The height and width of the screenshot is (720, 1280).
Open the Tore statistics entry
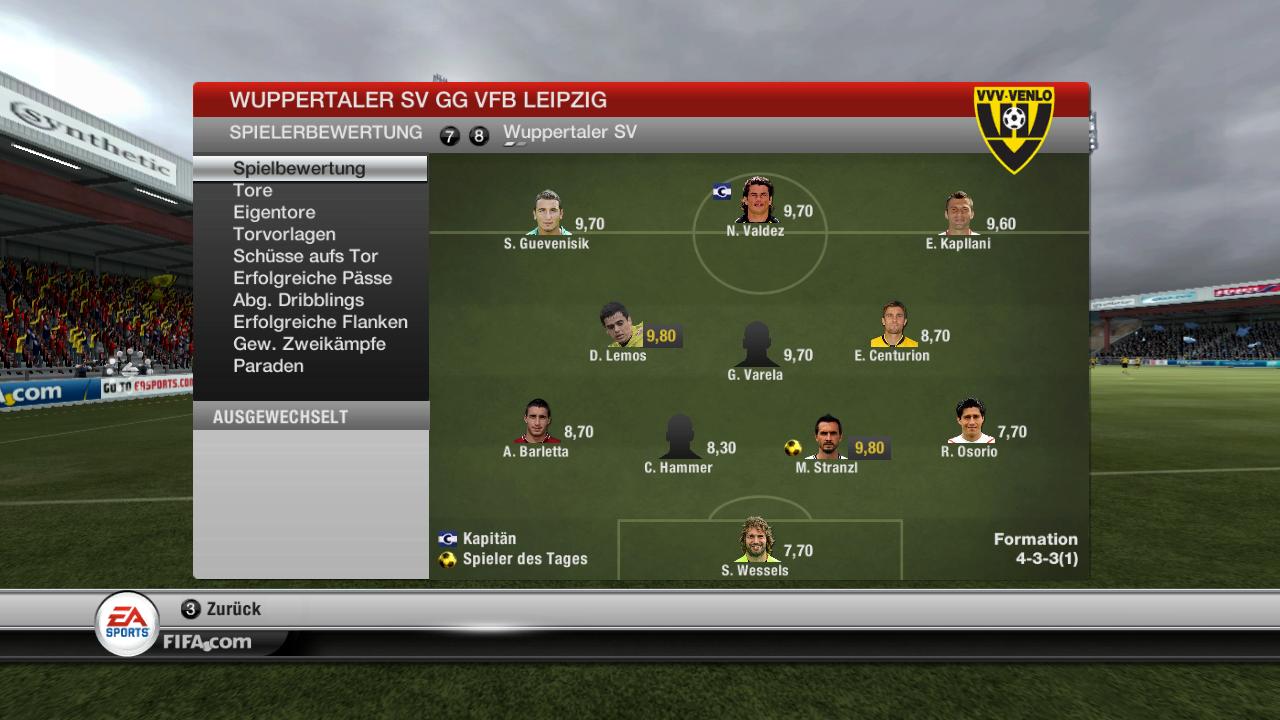(253, 190)
